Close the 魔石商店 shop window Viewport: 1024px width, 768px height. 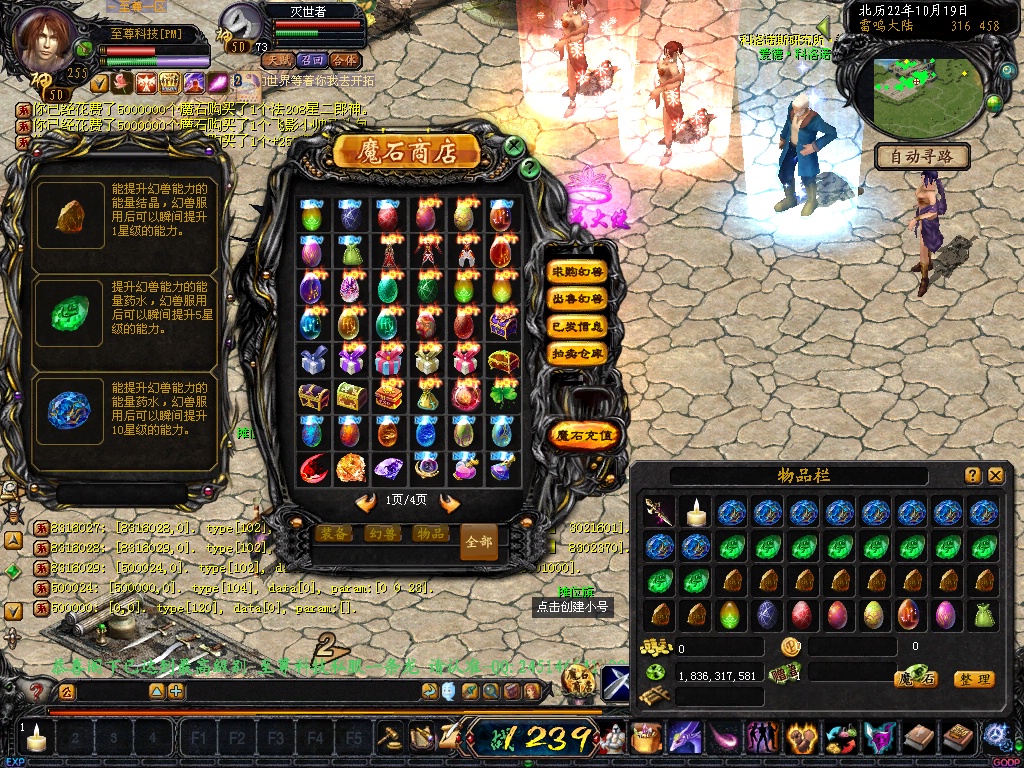(x=514, y=146)
